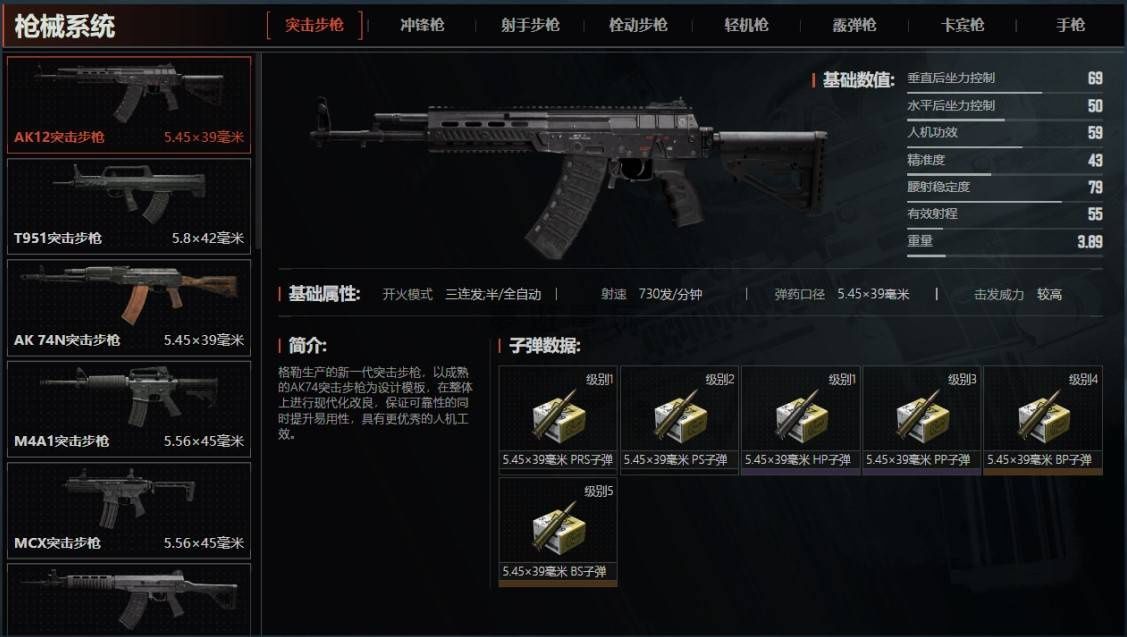Select the M4A1突击步枪 card

pyautogui.click(x=129, y=408)
